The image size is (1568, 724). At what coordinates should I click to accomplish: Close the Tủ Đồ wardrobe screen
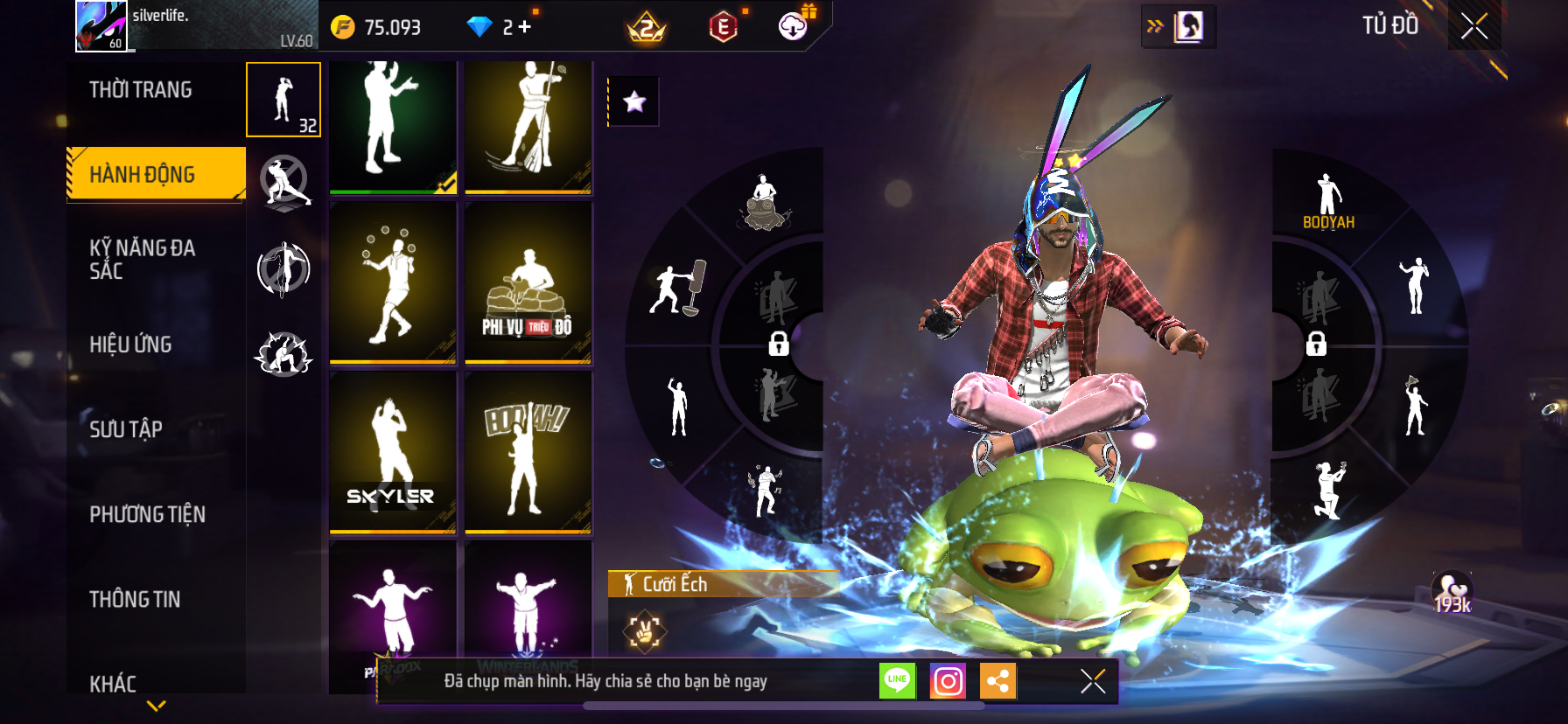(x=1474, y=27)
